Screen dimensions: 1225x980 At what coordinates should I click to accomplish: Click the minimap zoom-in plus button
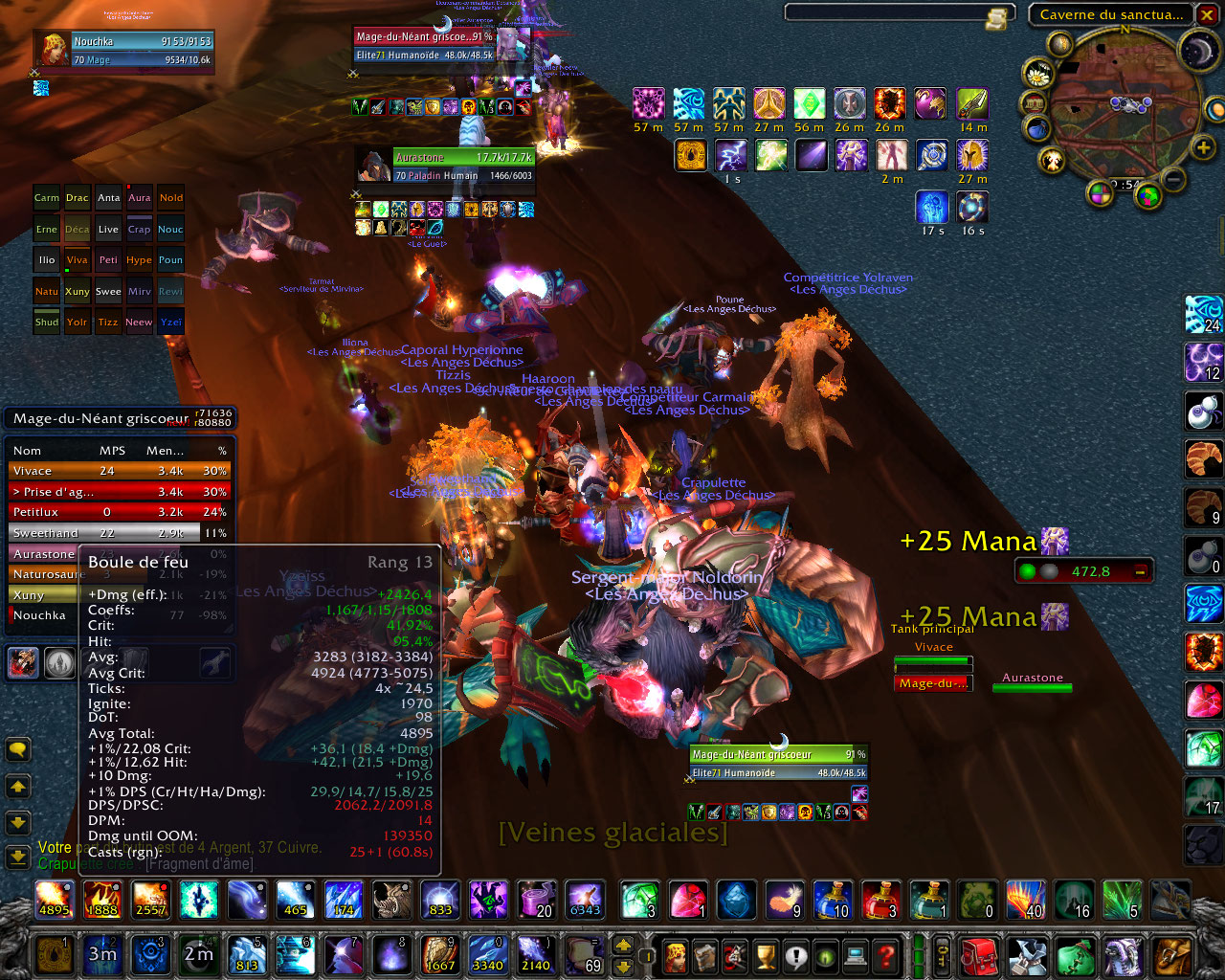[1203, 147]
